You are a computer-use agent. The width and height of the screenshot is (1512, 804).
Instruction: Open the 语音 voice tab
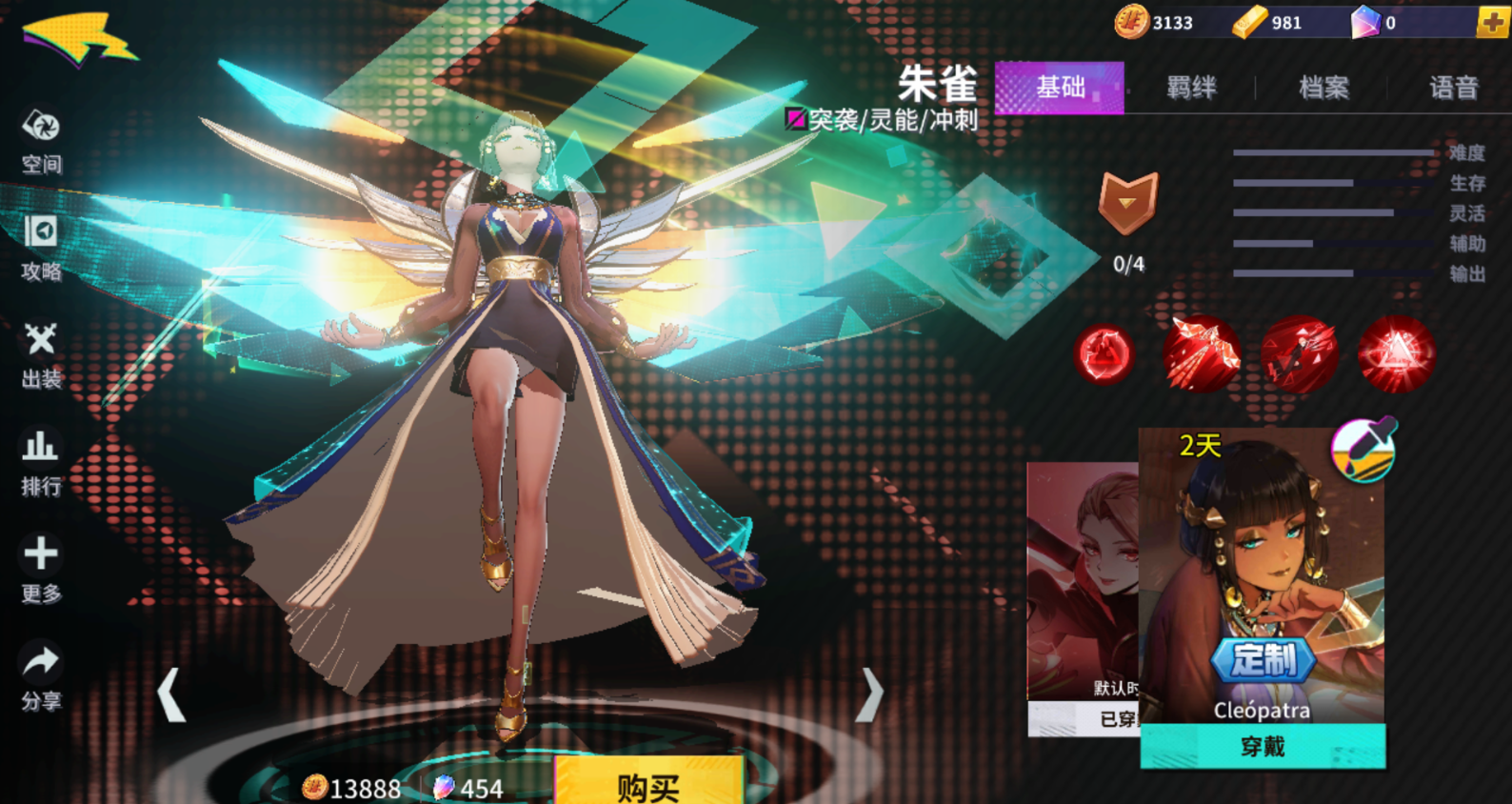tap(1453, 89)
